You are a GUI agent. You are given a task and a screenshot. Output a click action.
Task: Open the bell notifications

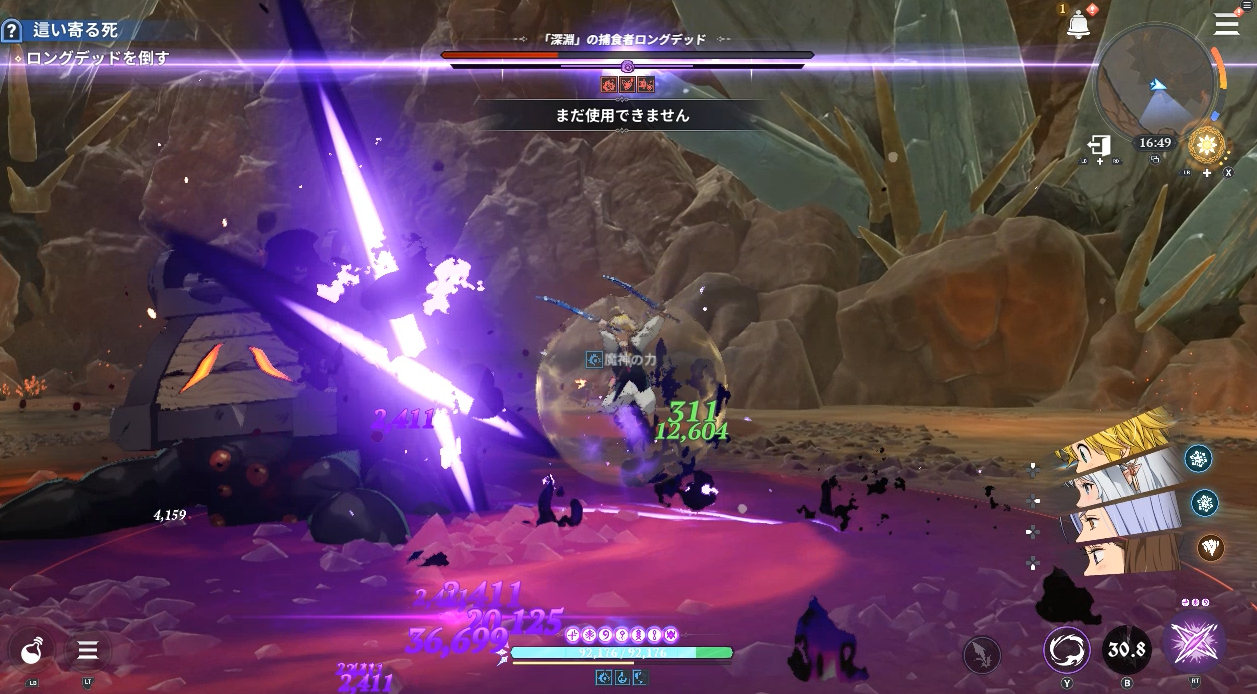(x=1079, y=23)
